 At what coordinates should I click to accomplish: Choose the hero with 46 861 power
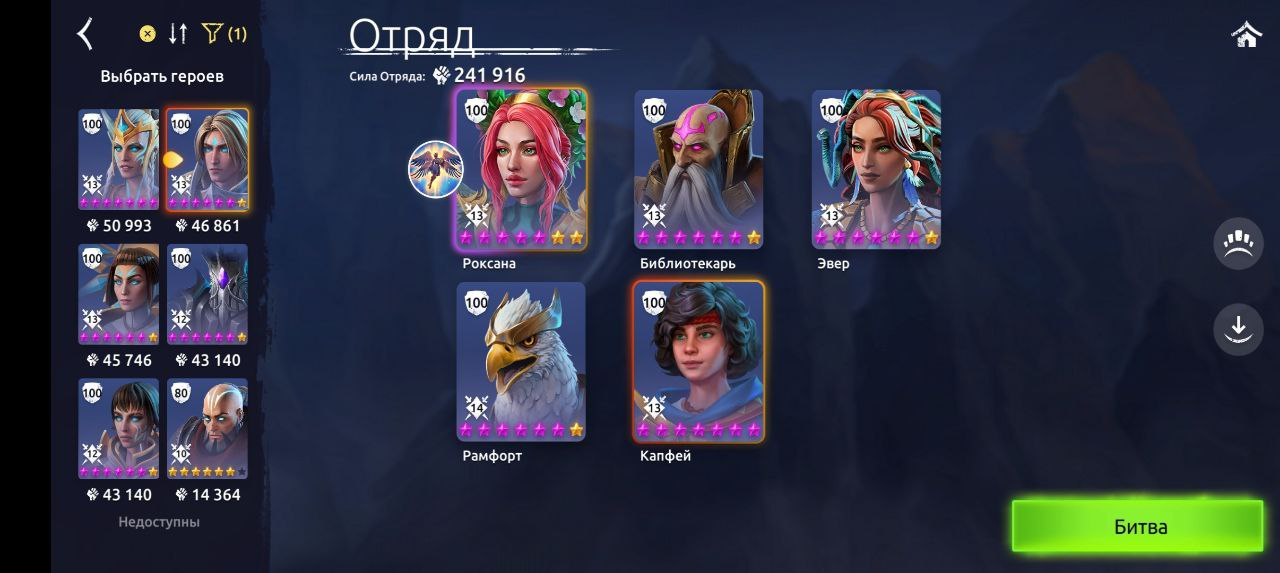[x=207, y=159]
